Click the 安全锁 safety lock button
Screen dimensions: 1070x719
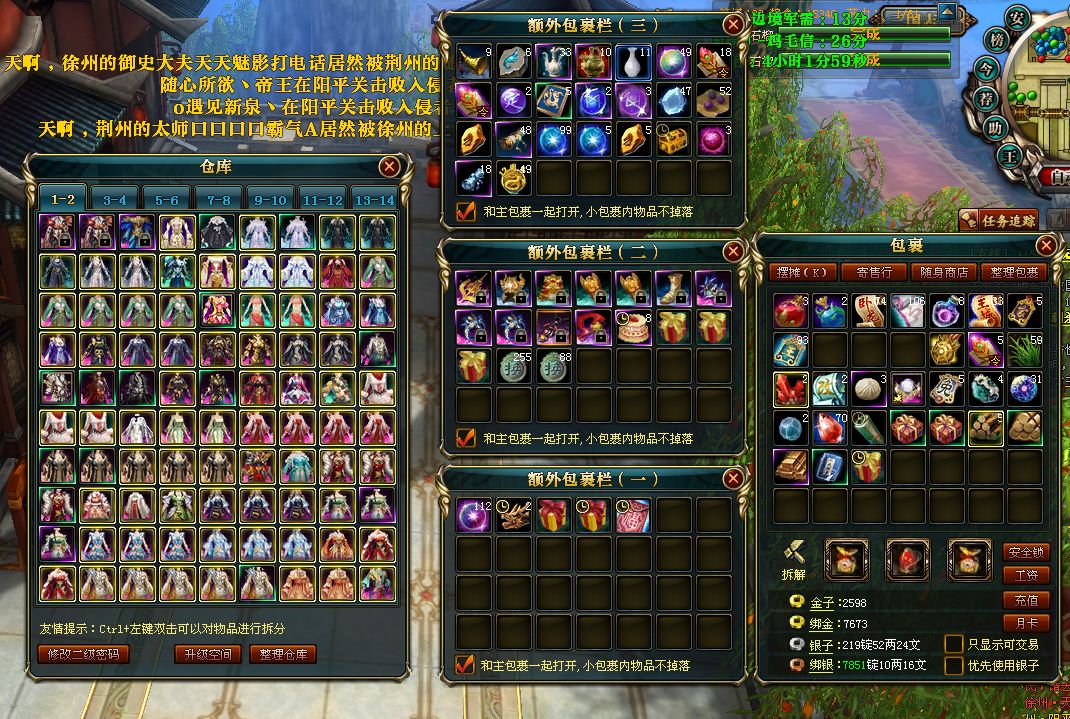point(1026,552)
